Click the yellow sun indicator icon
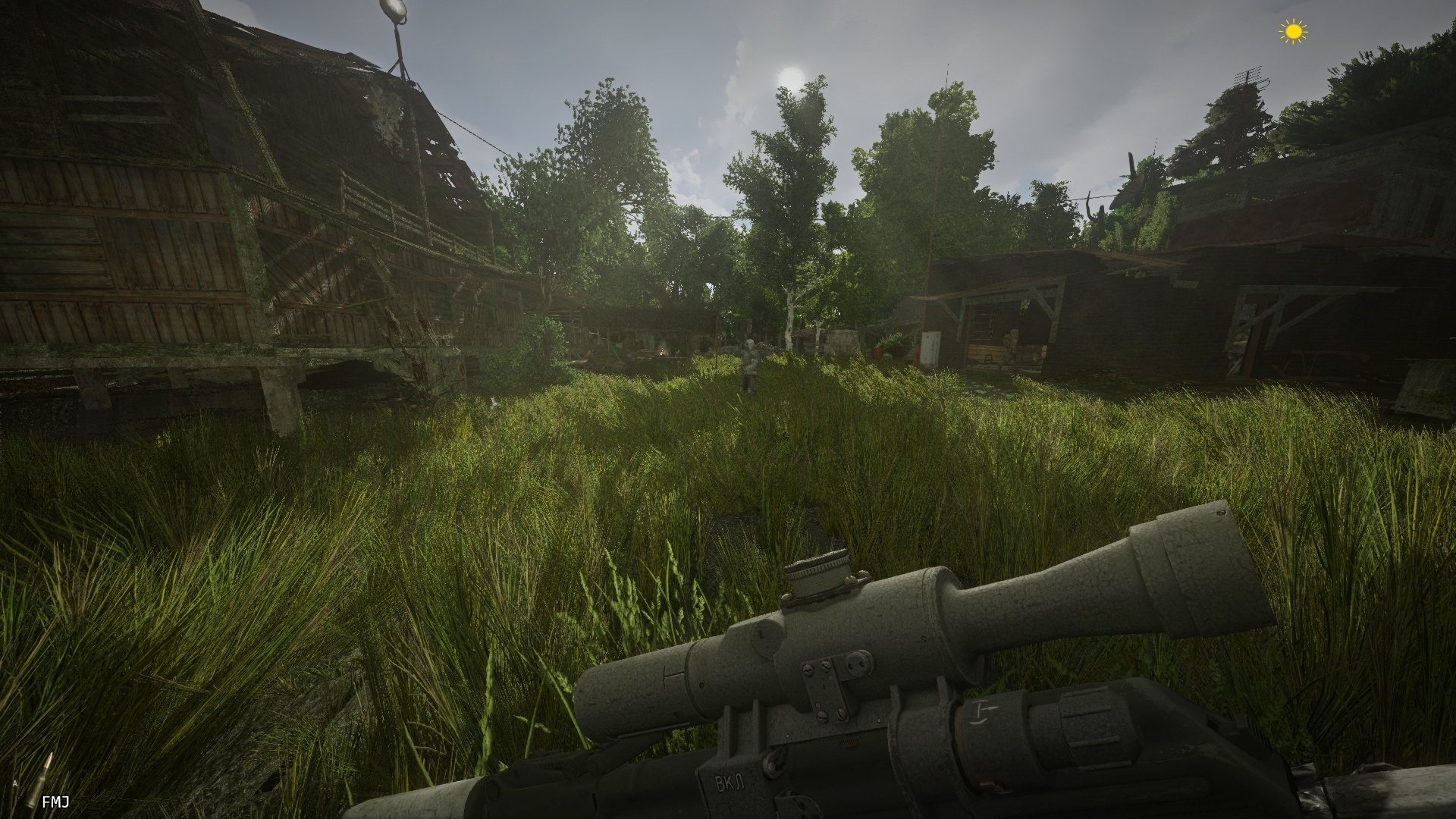The image size is (1456, 819). [1294, 31]
